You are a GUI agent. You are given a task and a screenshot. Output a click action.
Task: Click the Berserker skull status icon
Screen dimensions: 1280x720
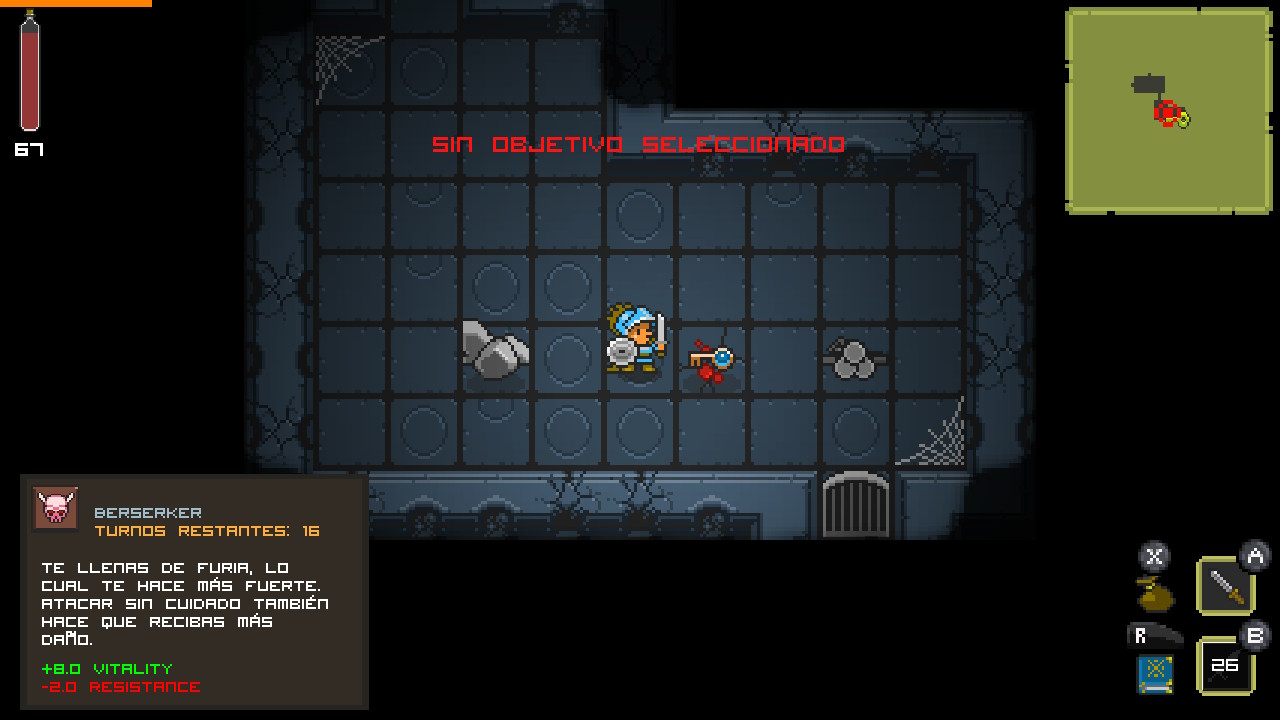55,509
